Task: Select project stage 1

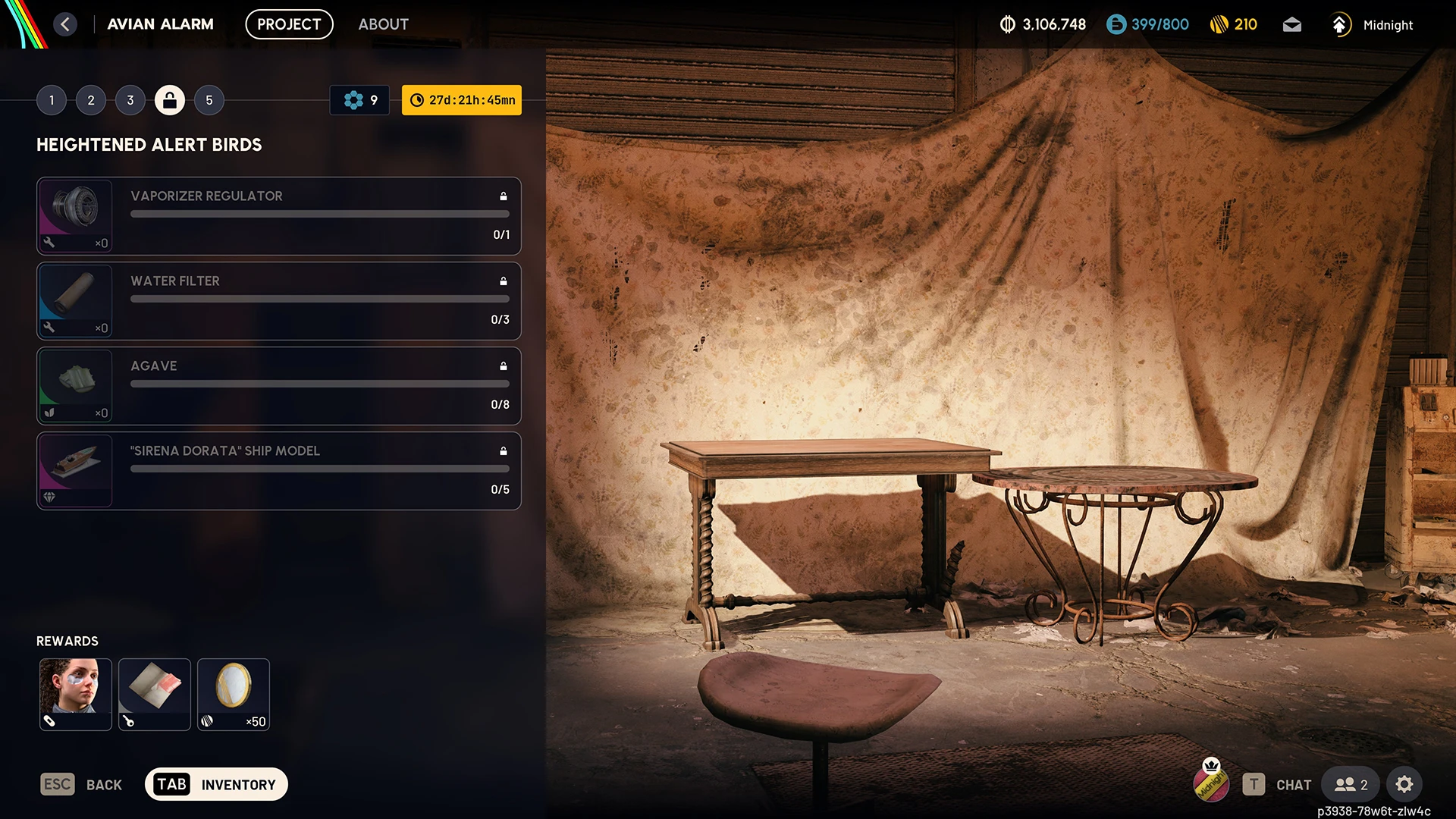Action: [52, 99]
